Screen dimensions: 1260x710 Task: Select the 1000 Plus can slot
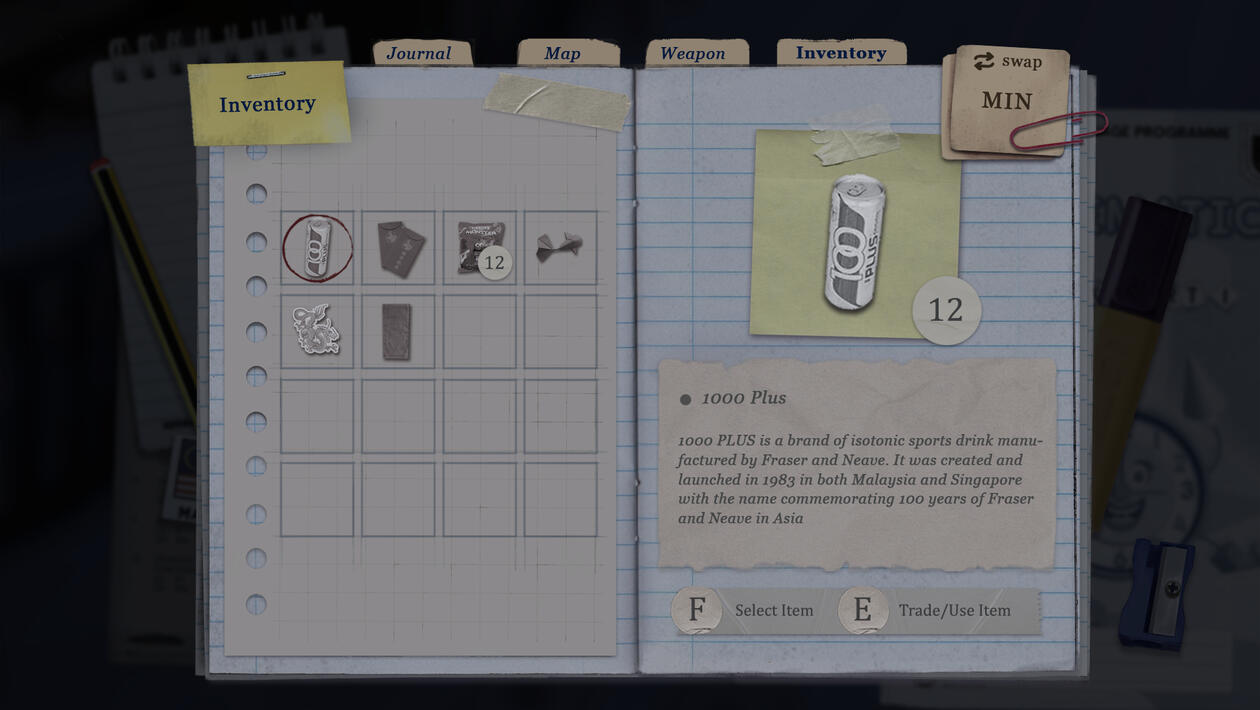point(318,248)
